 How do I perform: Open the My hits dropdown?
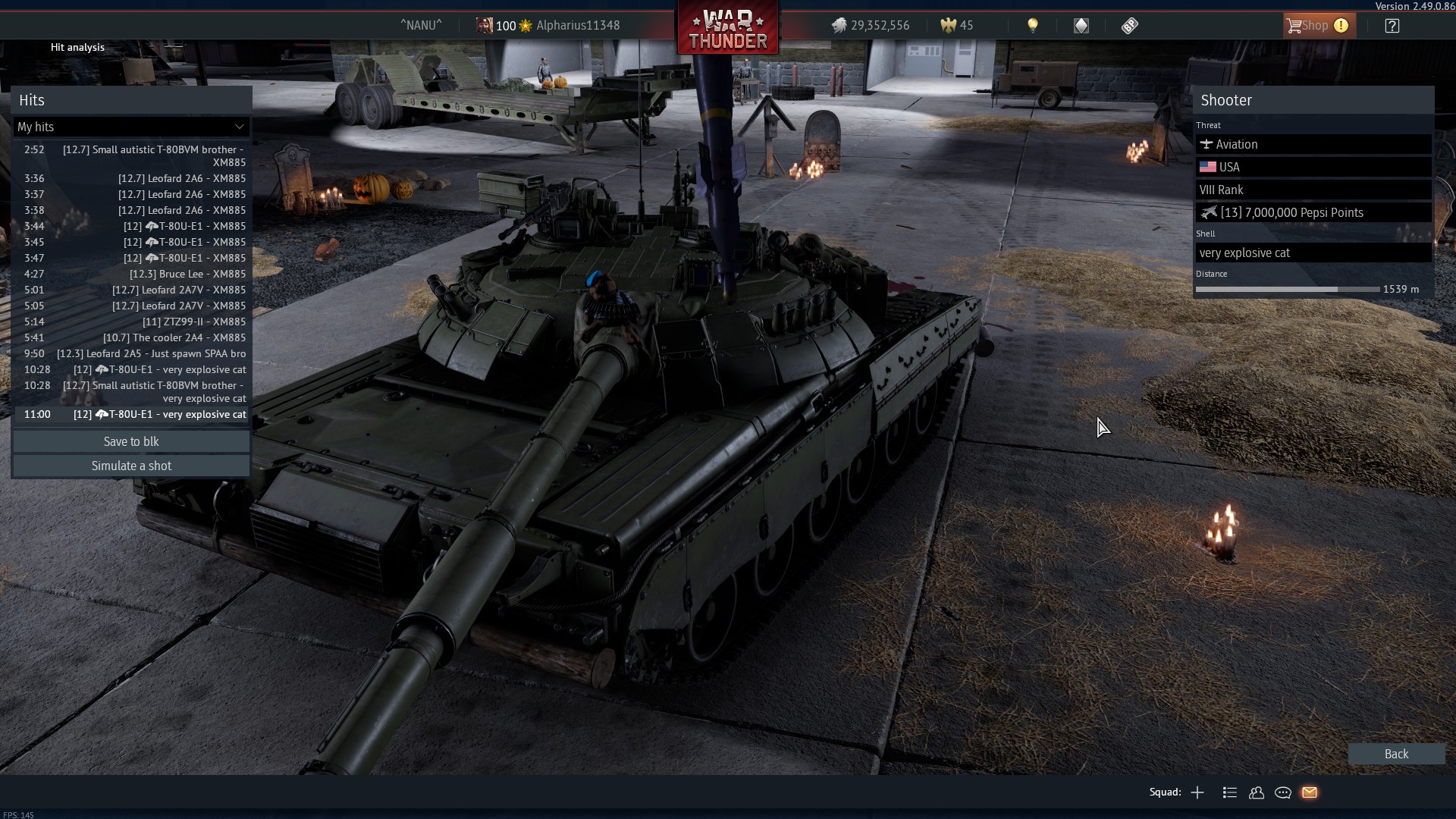(x=131, y=127)
